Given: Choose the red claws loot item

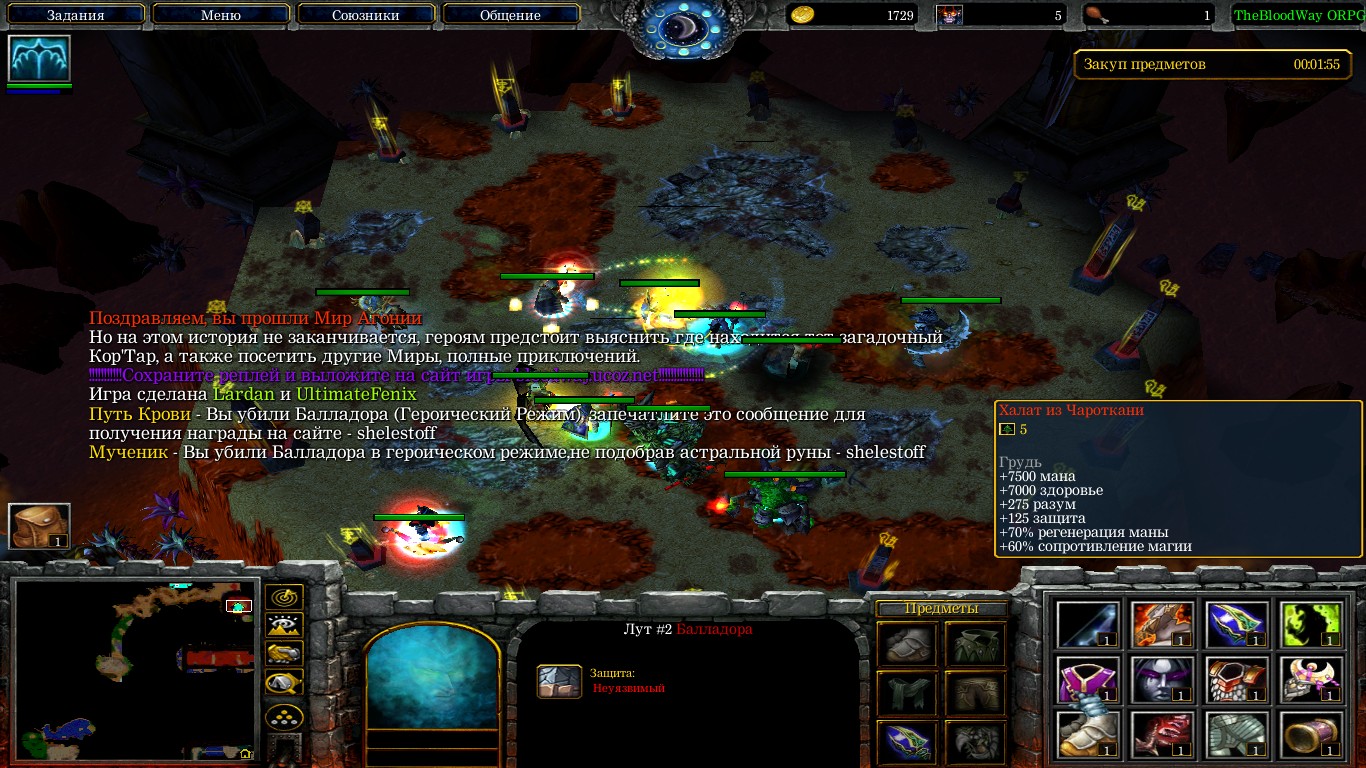Looking at the screenshot, I should pos(1161,735).
